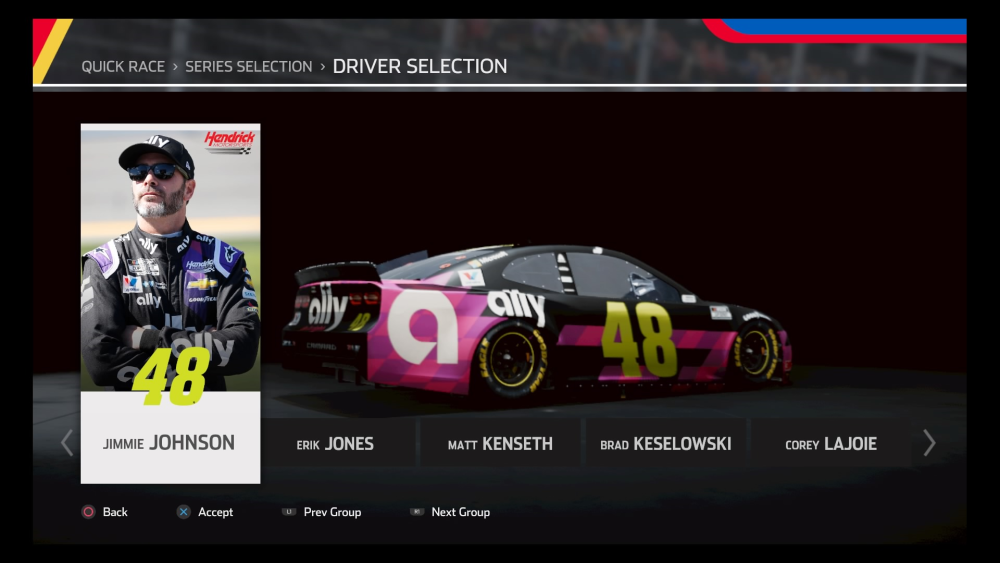Choose driver Erik Jones

(x=335, y=443)
